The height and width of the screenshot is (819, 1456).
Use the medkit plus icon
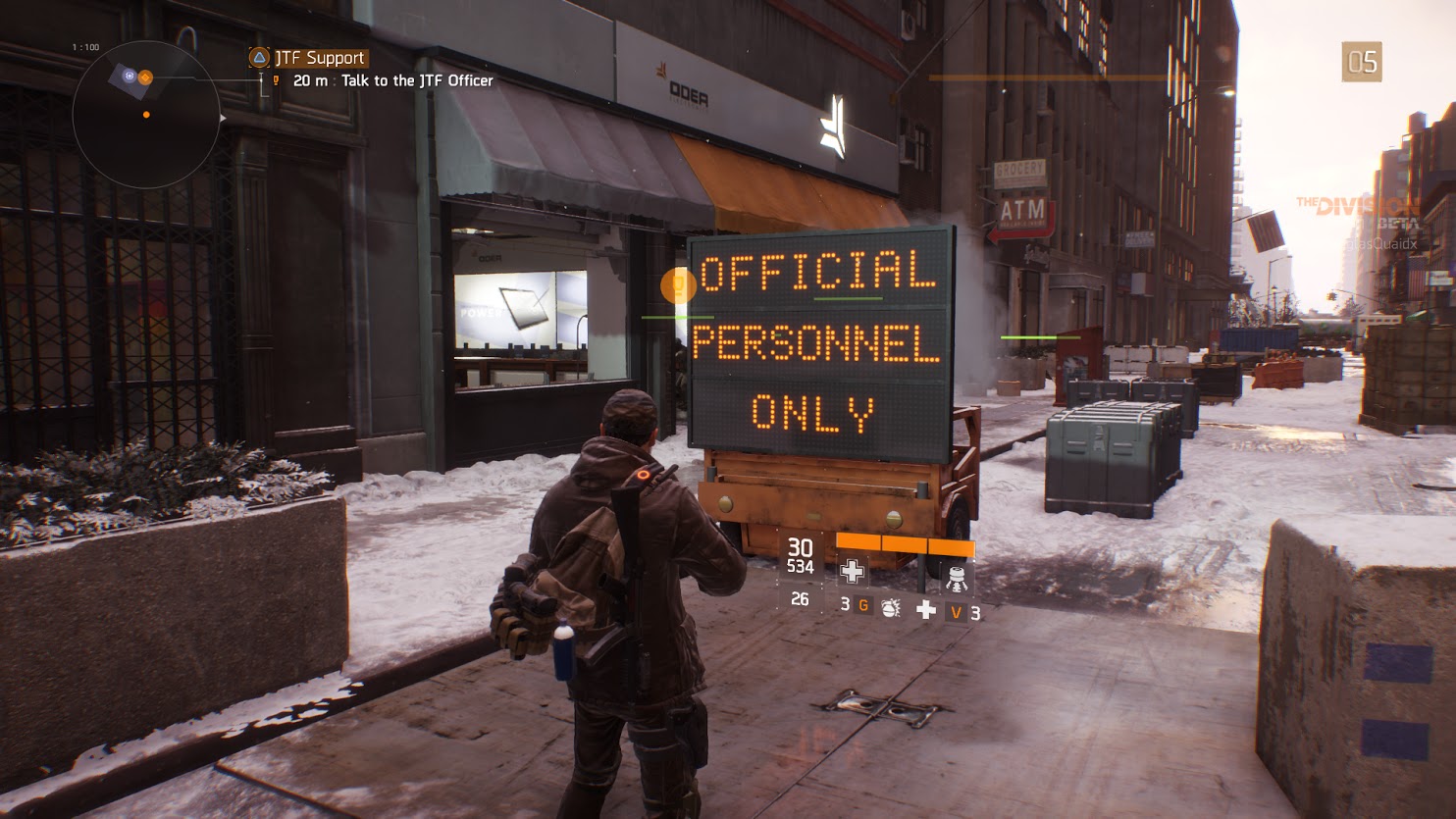(x=925, y=610)
